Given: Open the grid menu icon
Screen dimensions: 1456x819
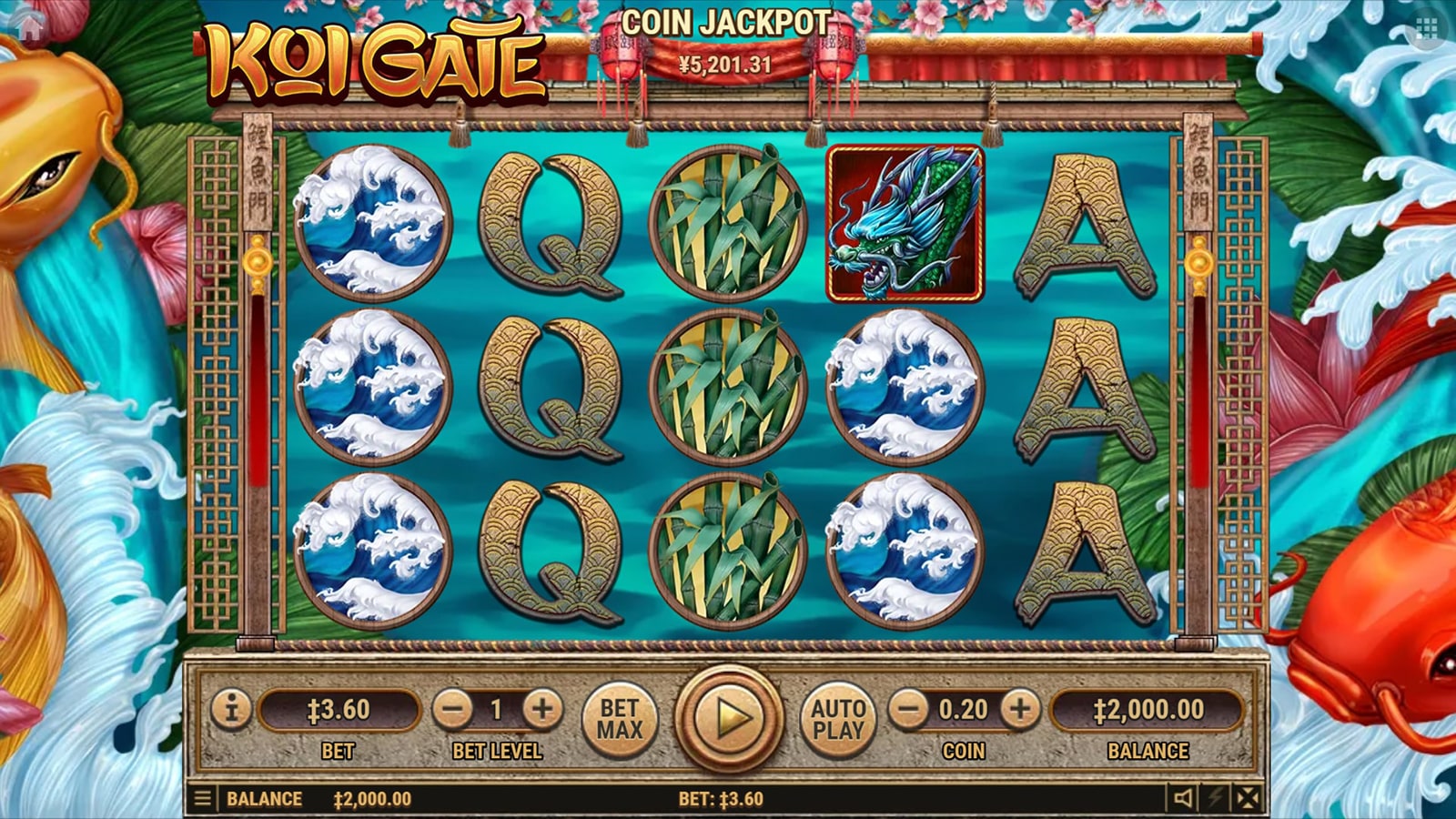Looking at the screenshot, I should pyautogui.click(x=1426, y=29).
